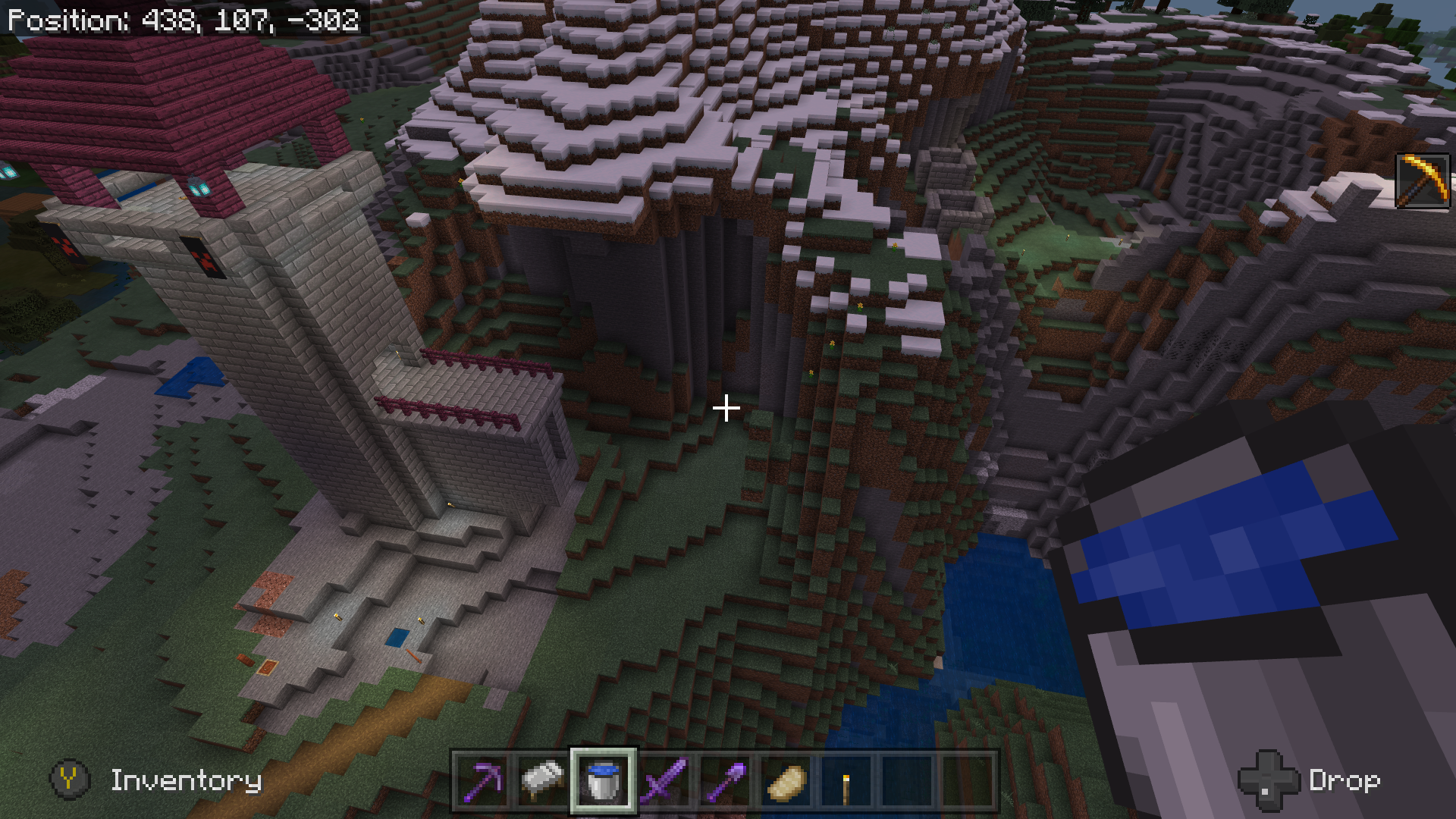Equip the enchanted sword from the hotbar
Image resolution: width=1456 pixels, height=819 pixels.
(x=664, y=780)
